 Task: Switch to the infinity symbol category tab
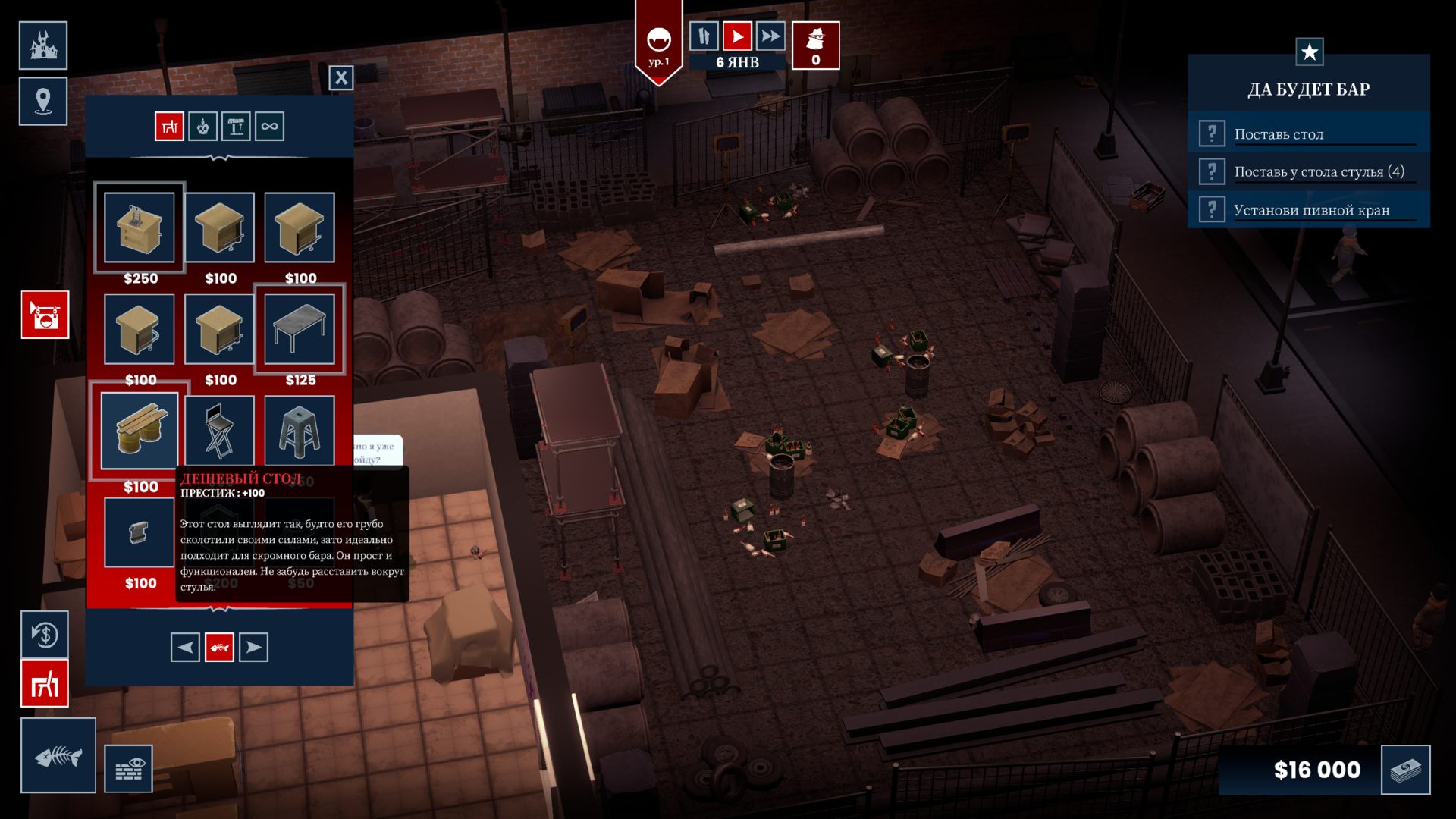[269, 126]
